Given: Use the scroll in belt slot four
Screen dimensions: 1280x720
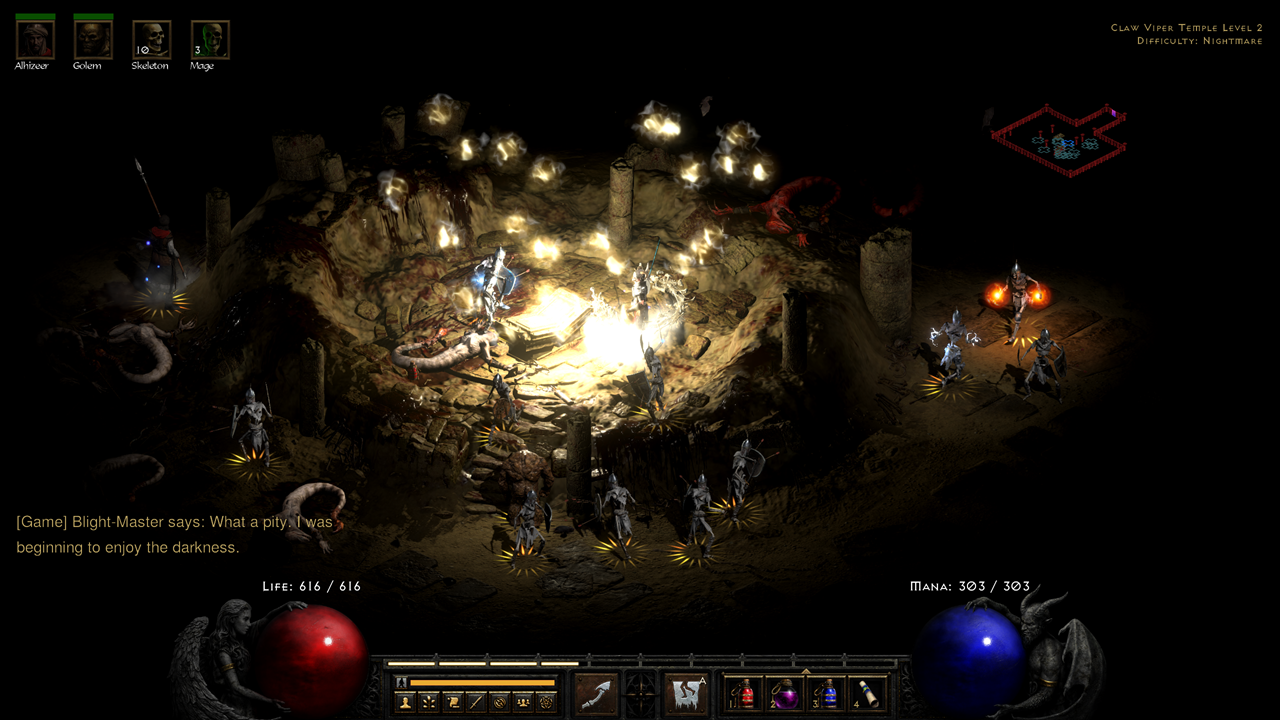Looking at the screenshot, I should coord(869,693).
